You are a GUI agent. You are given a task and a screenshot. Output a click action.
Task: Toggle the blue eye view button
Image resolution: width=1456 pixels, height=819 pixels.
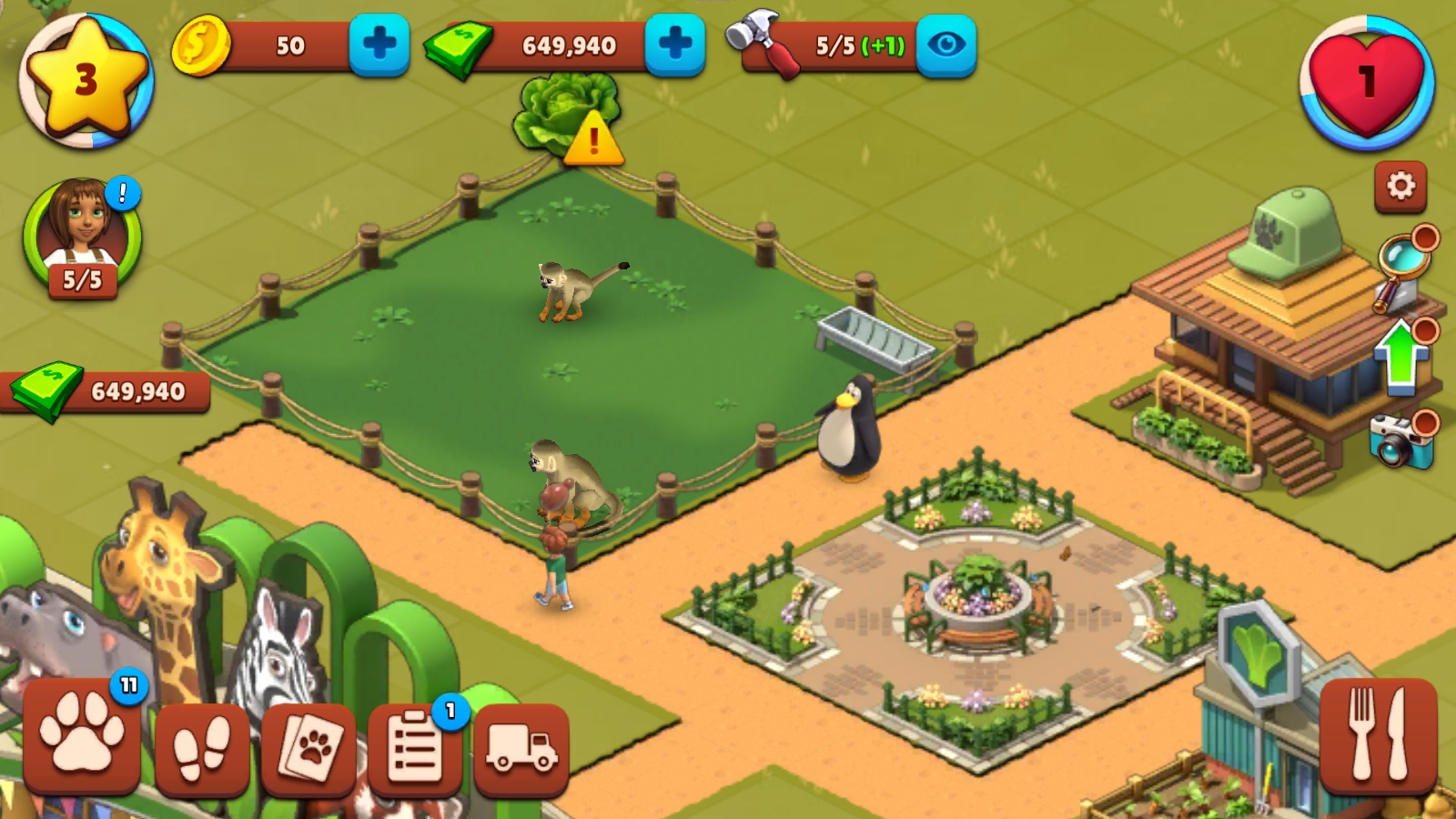coord(945,44)
